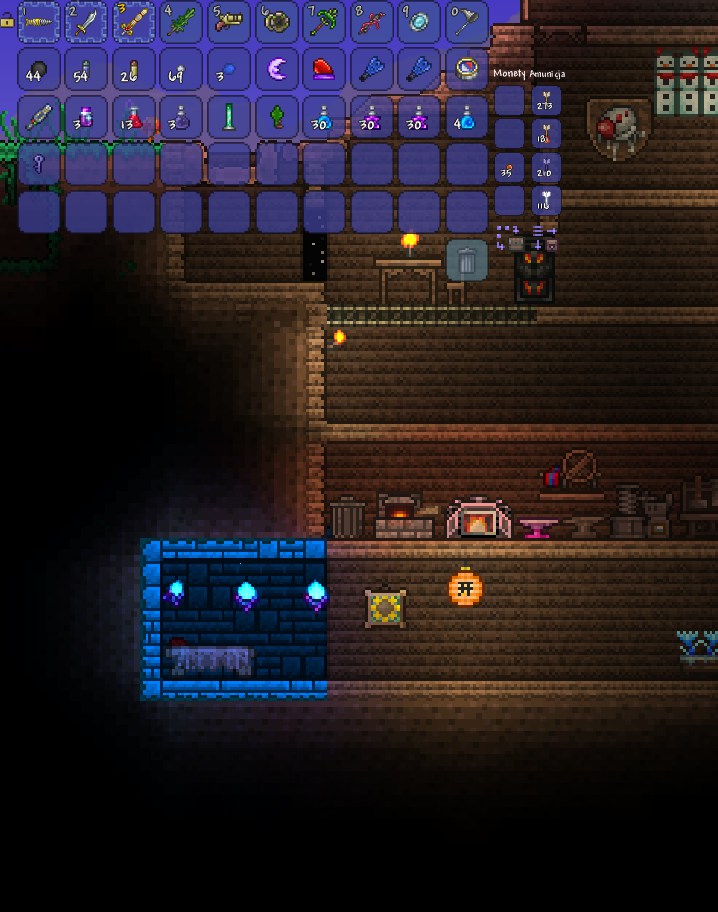718x912 pixels.
Task: Pick the small green tree sapling item
Action: 276,117
